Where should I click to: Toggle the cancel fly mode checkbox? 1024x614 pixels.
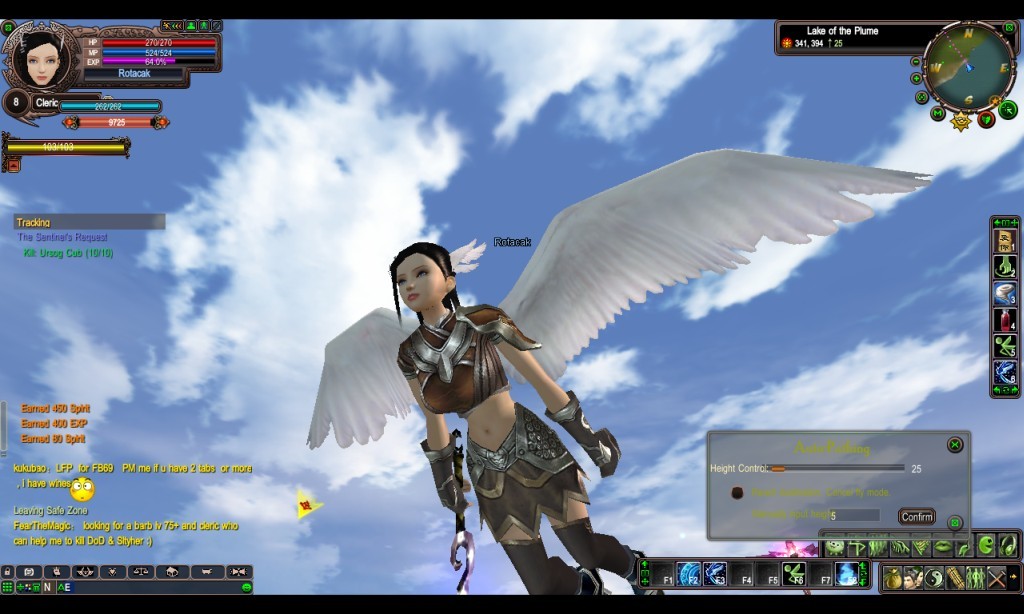[x=737, y=493]
